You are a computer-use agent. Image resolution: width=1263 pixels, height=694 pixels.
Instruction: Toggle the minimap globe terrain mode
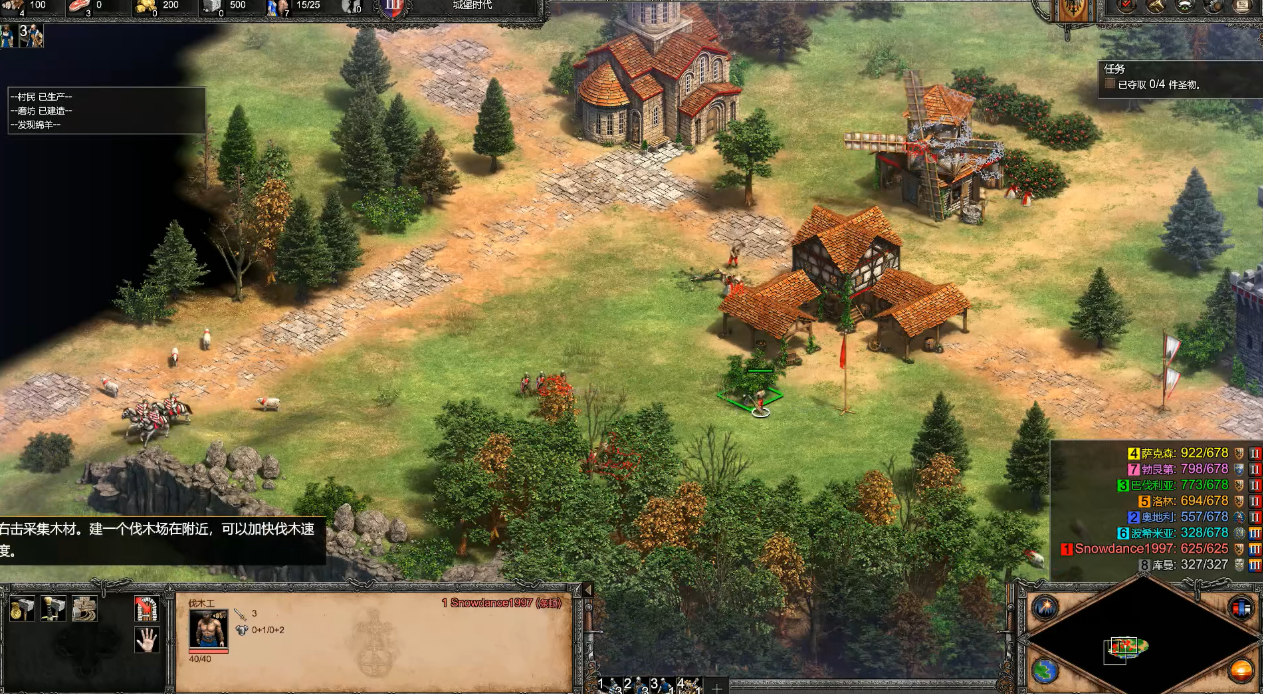point(1044,669)
